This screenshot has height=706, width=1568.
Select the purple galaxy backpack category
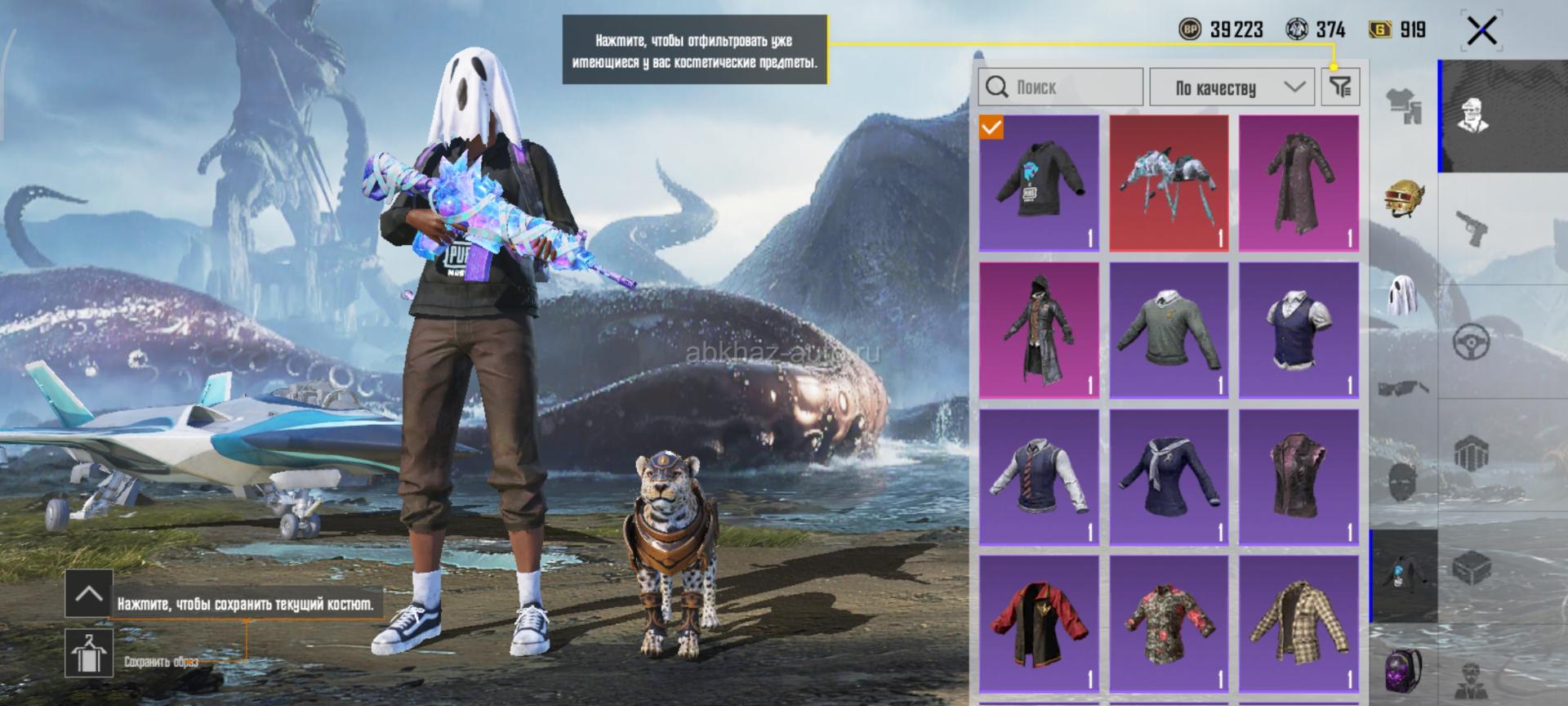pyautogui.click(x=1404, y=670)
